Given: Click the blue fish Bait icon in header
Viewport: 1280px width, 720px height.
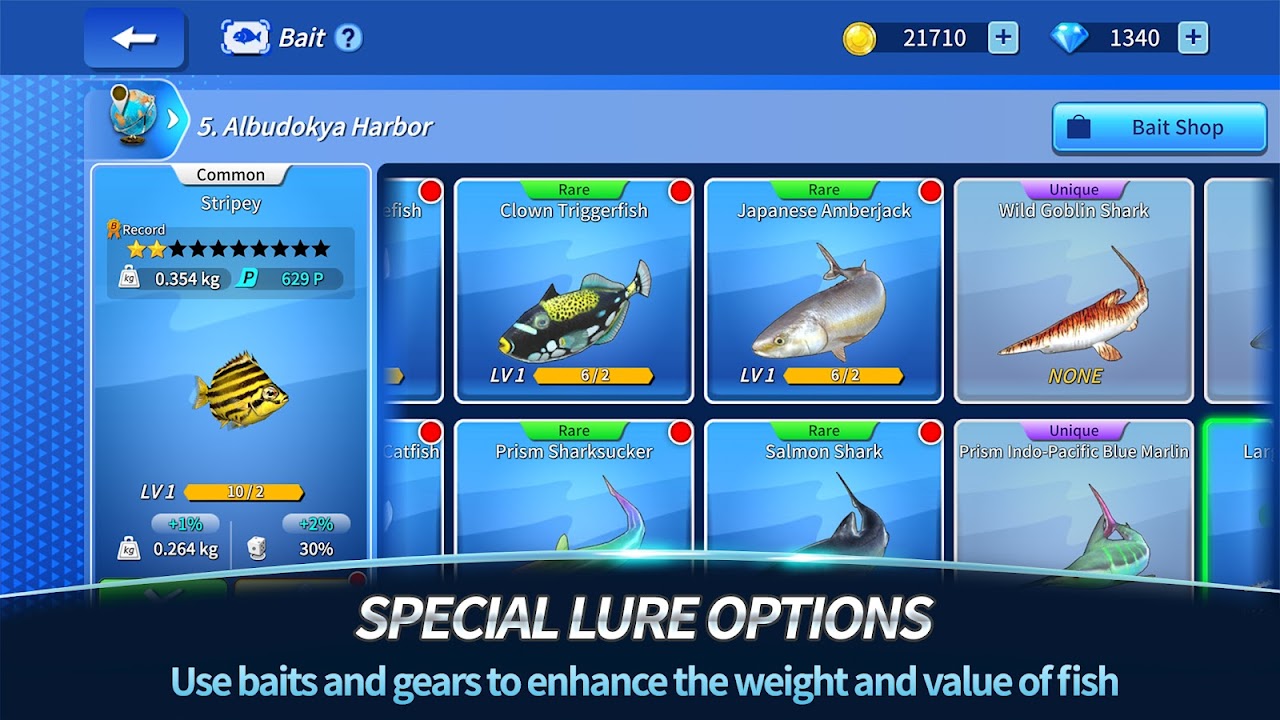Looking at the screenshot, I should pos(252,37).
